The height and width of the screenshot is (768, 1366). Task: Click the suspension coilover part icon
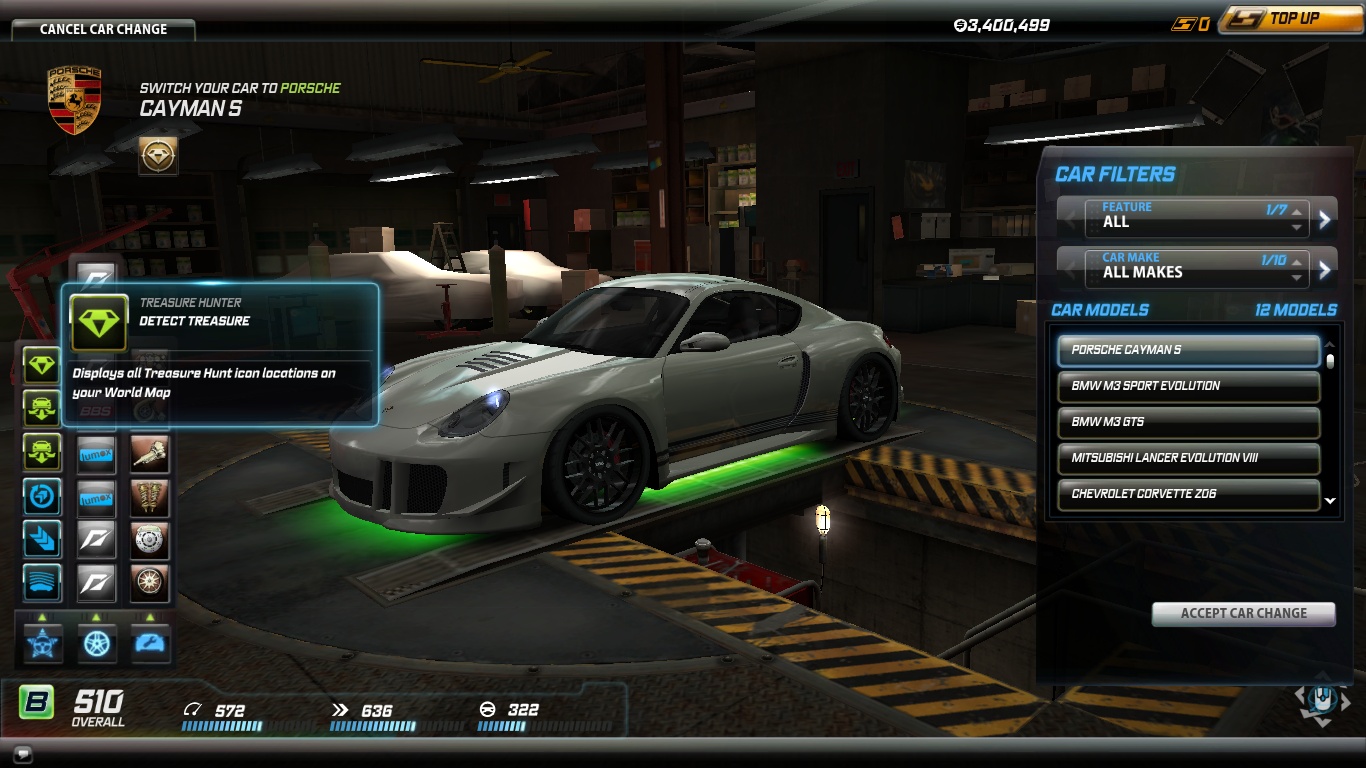coord(150,497)
